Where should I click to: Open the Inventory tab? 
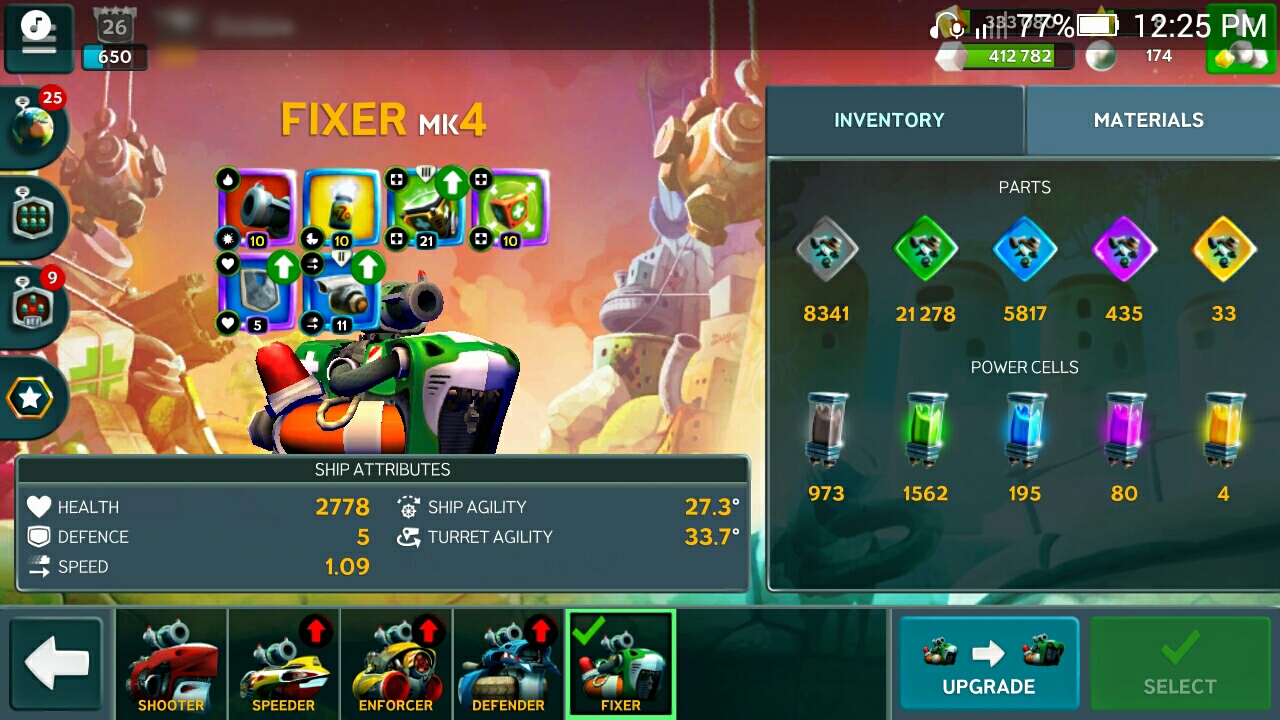[889, 120]
